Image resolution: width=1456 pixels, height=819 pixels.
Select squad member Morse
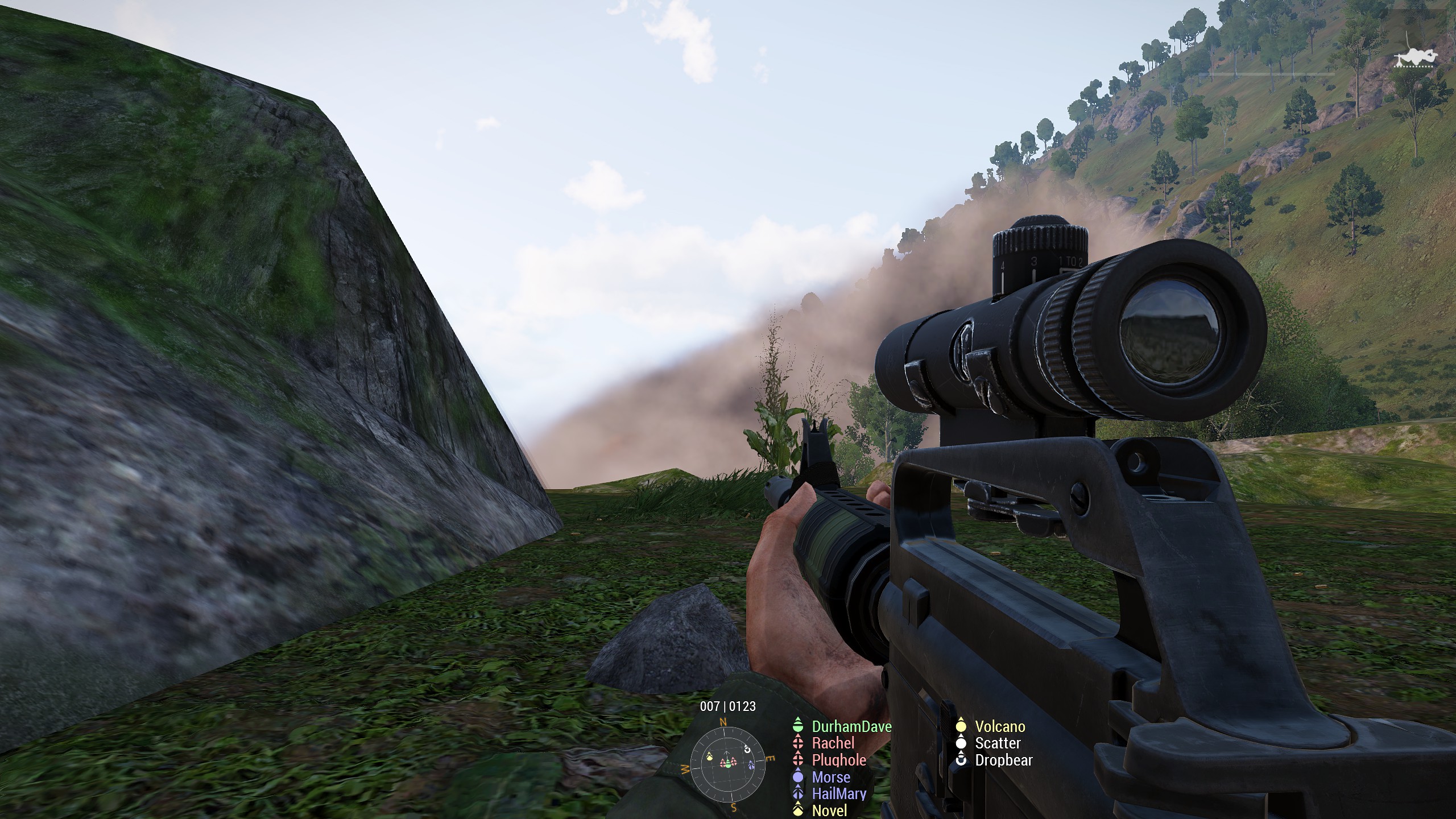pos(831,777)
